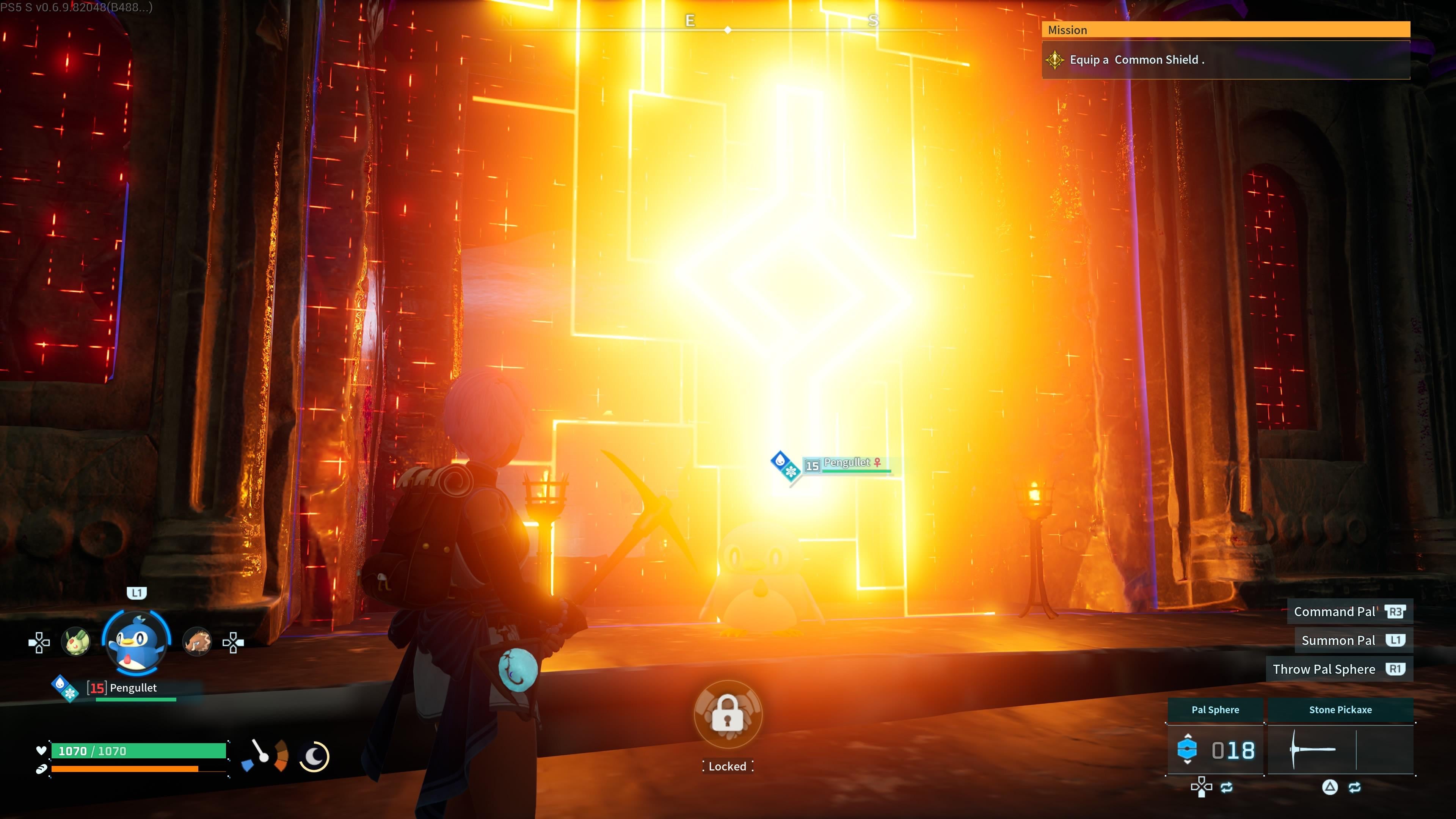Select the Pengullet portrait in the party wheel
Screen dimensions: 1456x819
click(x=136, y=643)
